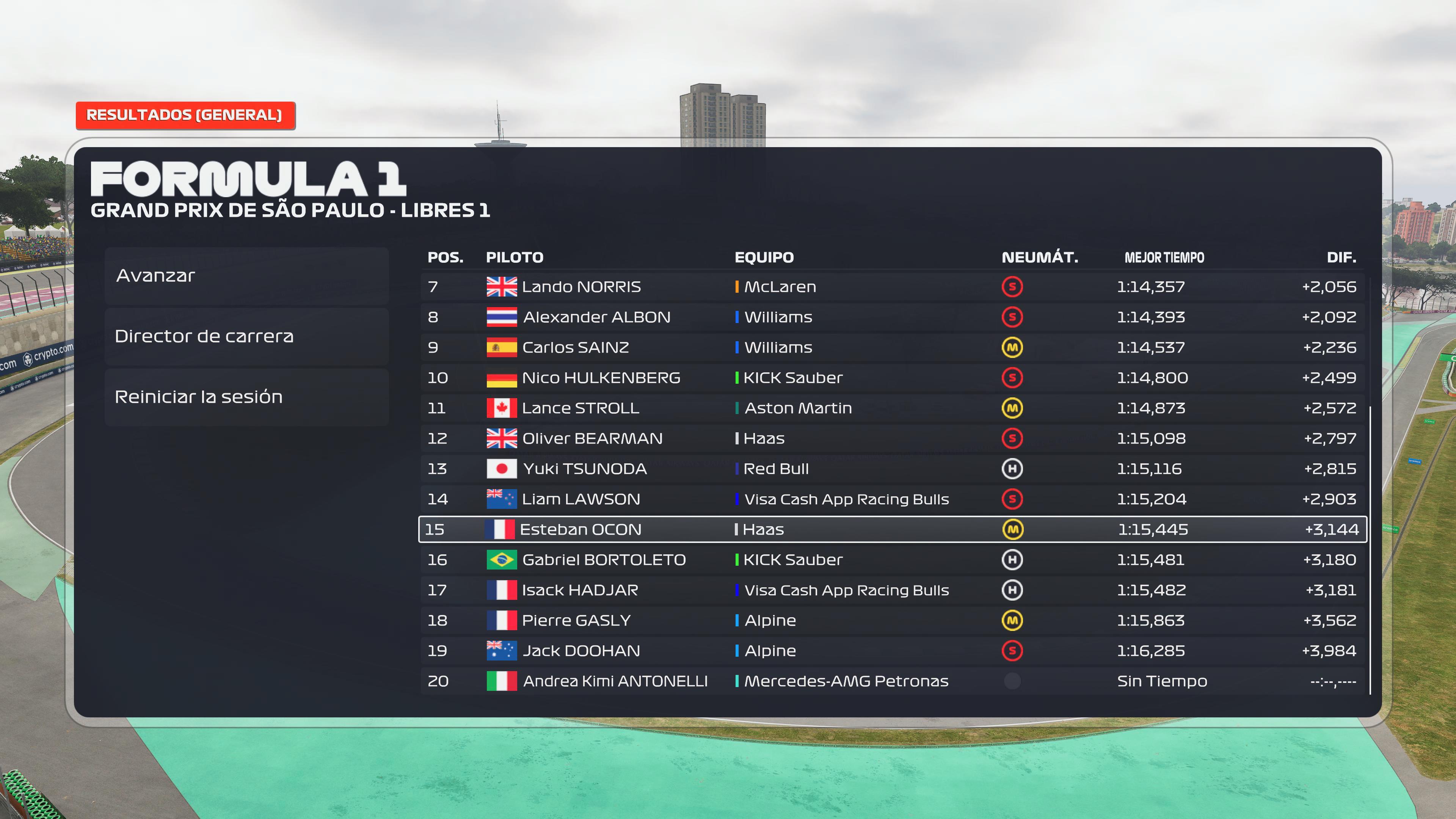Screen dimensions: 1456x819
Task: Select Jack Doohan's row
Action: tap(892, 651)
